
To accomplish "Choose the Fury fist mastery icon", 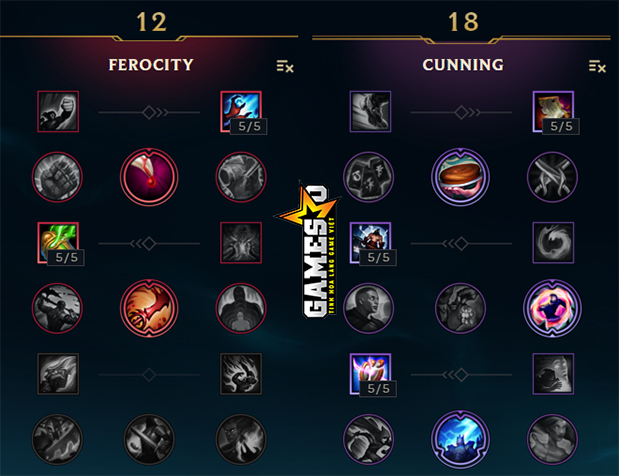I will (57, 111).
